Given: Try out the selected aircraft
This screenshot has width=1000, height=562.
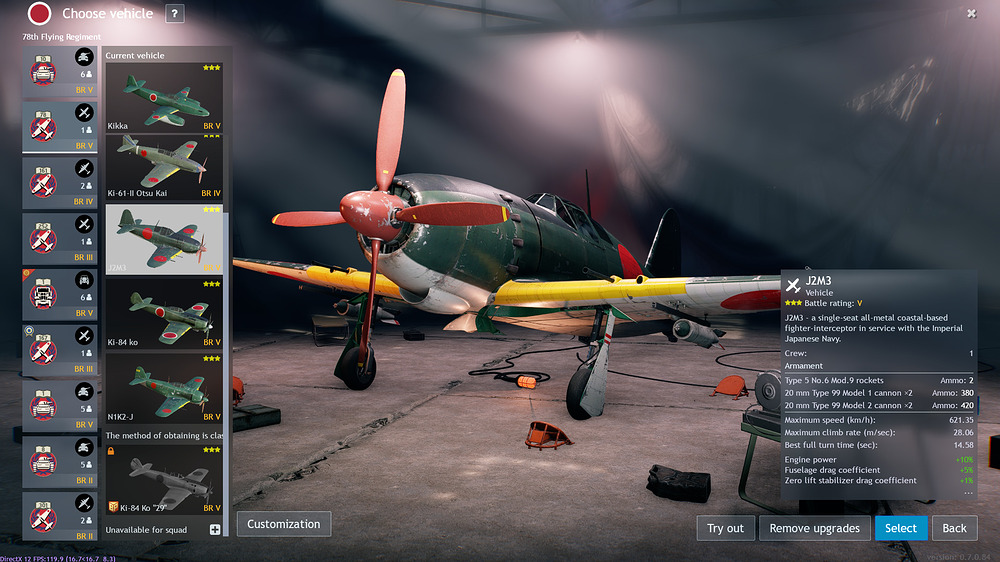Looking at the screenshot, I should [725, 528].
